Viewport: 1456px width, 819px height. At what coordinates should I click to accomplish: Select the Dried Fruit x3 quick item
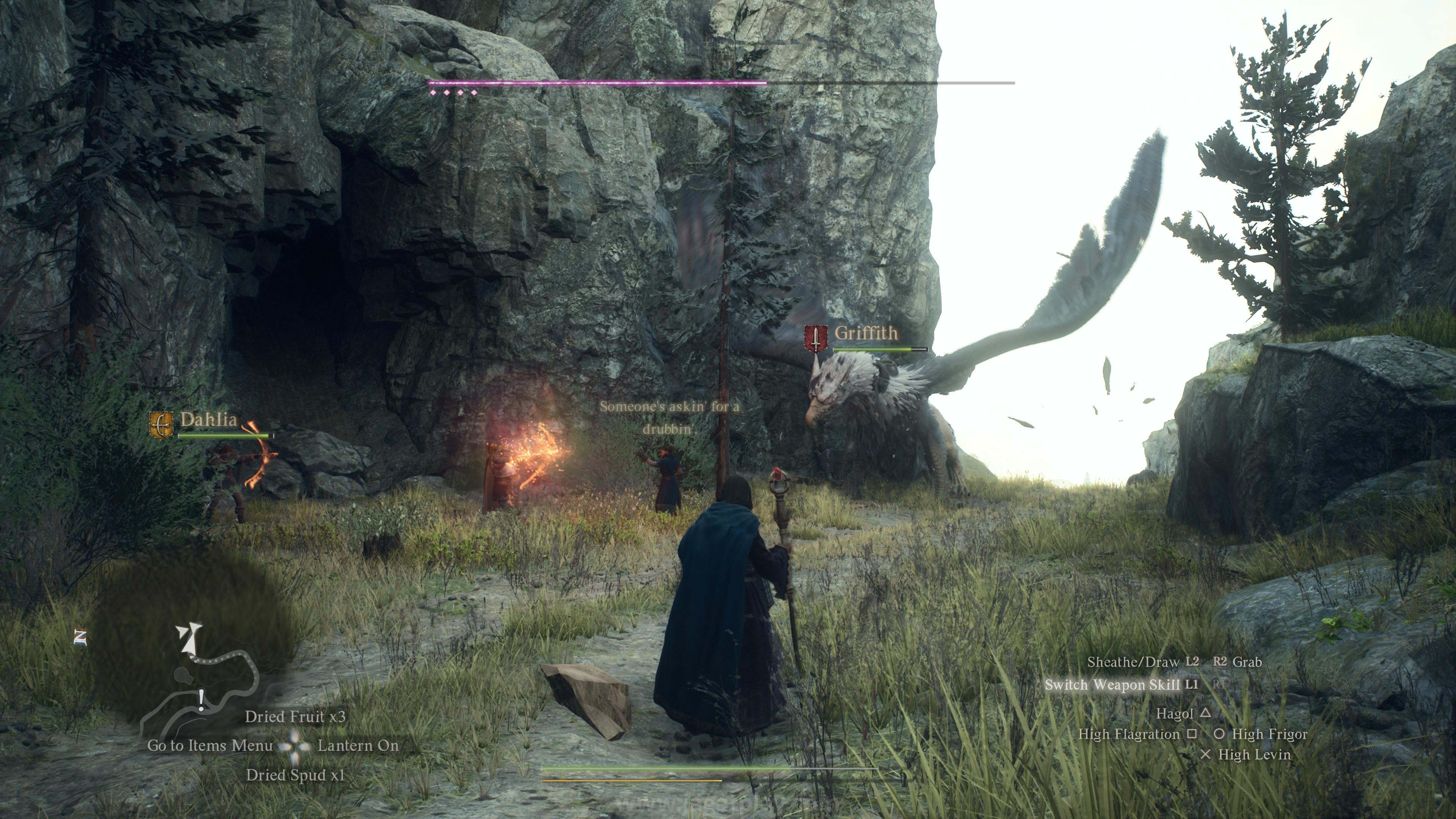point(295,717)
